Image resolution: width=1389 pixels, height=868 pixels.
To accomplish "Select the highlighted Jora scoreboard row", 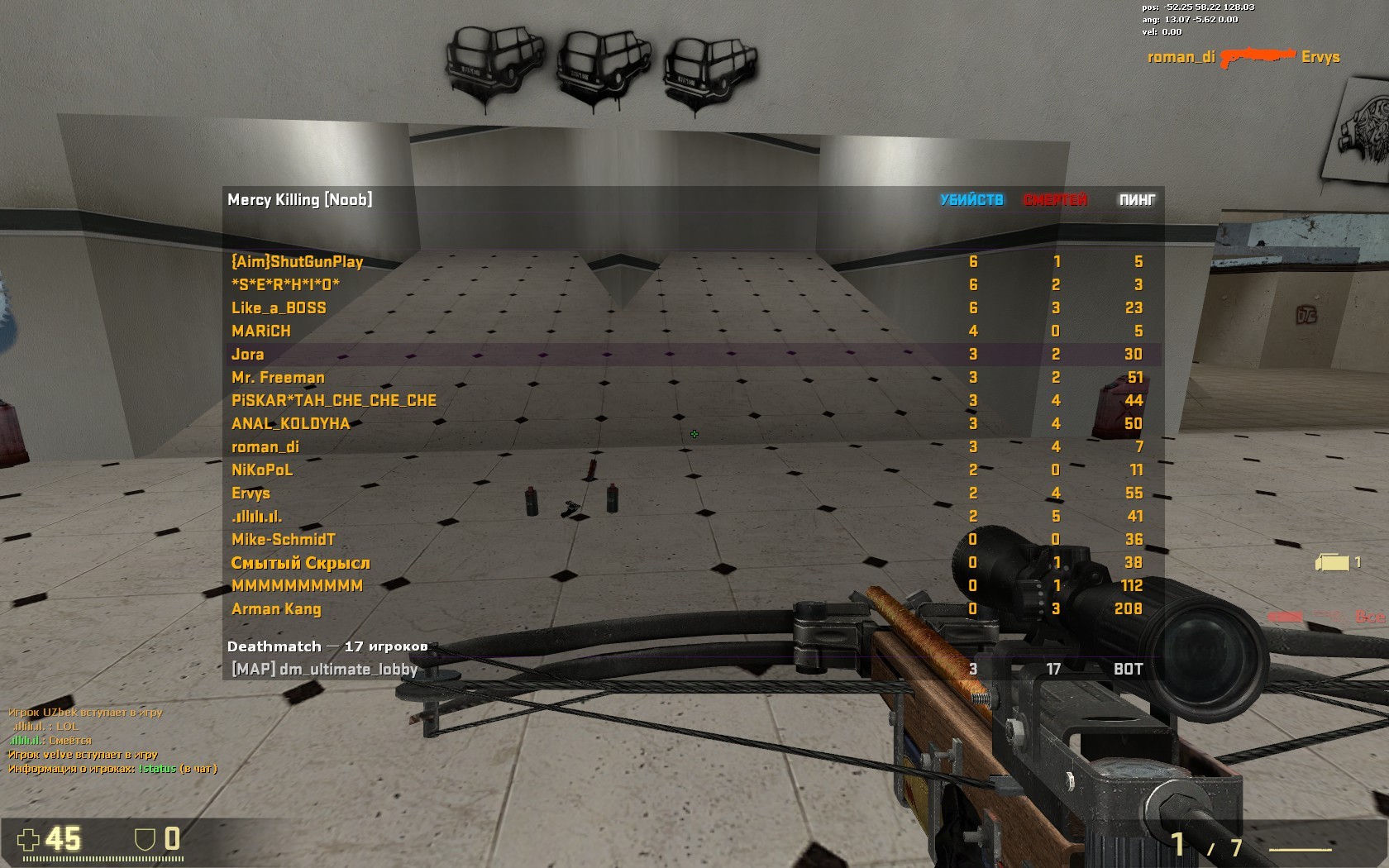I will (247, 354).
